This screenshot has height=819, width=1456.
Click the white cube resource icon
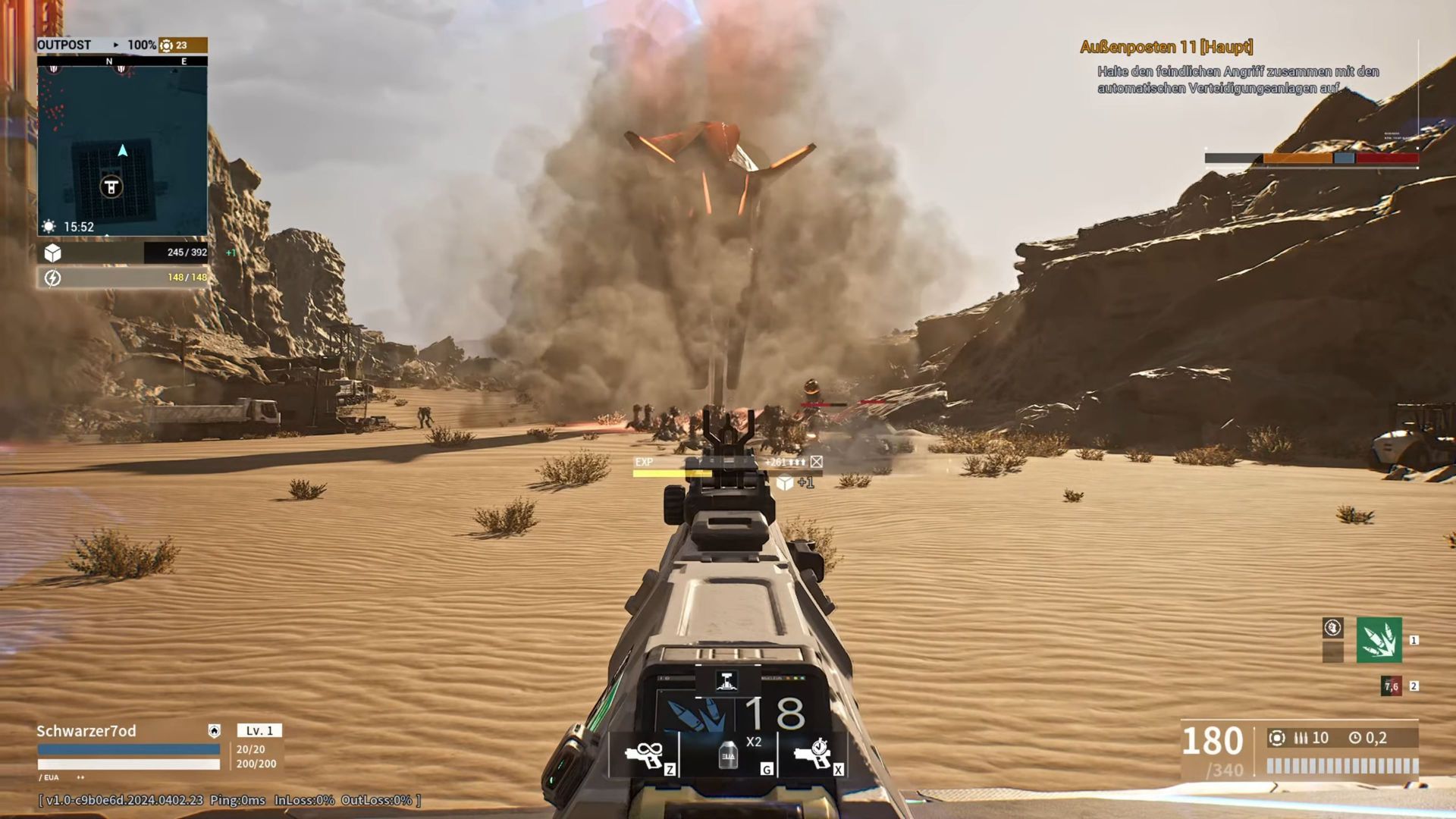[52, 253]
